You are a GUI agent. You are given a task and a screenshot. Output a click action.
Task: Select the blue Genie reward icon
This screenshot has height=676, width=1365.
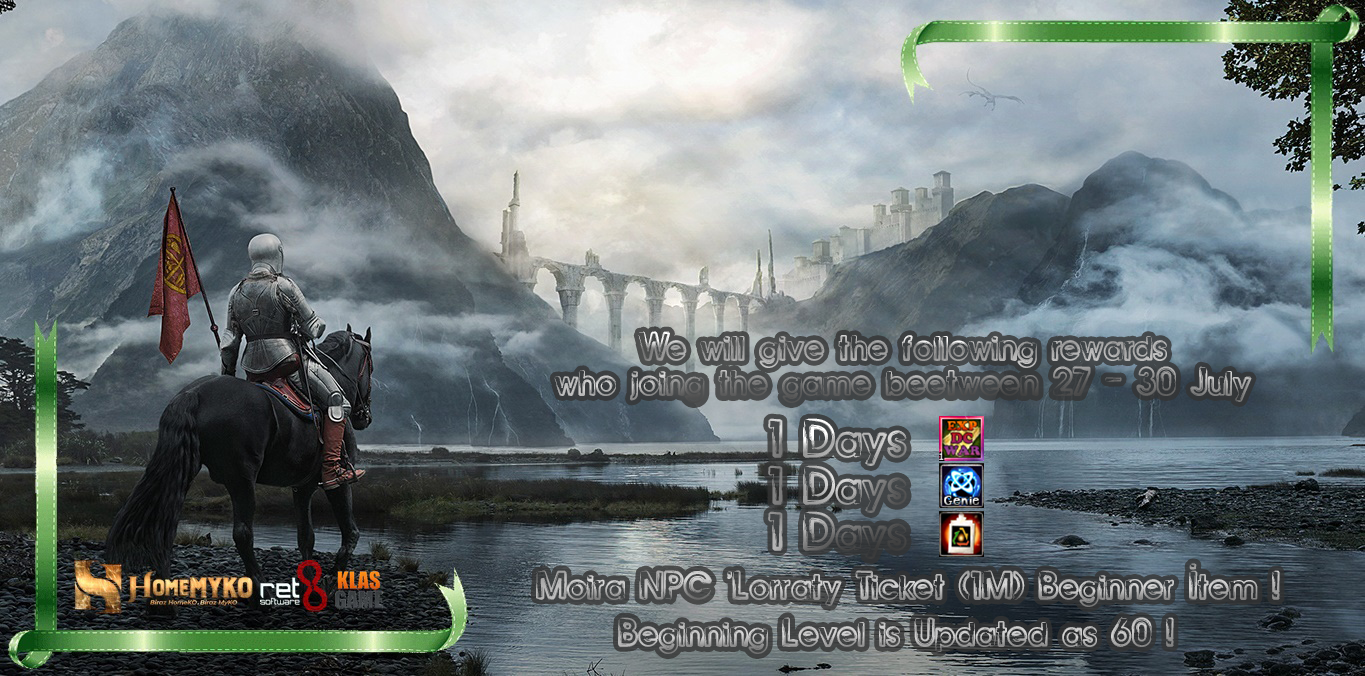tap(961, 485)
